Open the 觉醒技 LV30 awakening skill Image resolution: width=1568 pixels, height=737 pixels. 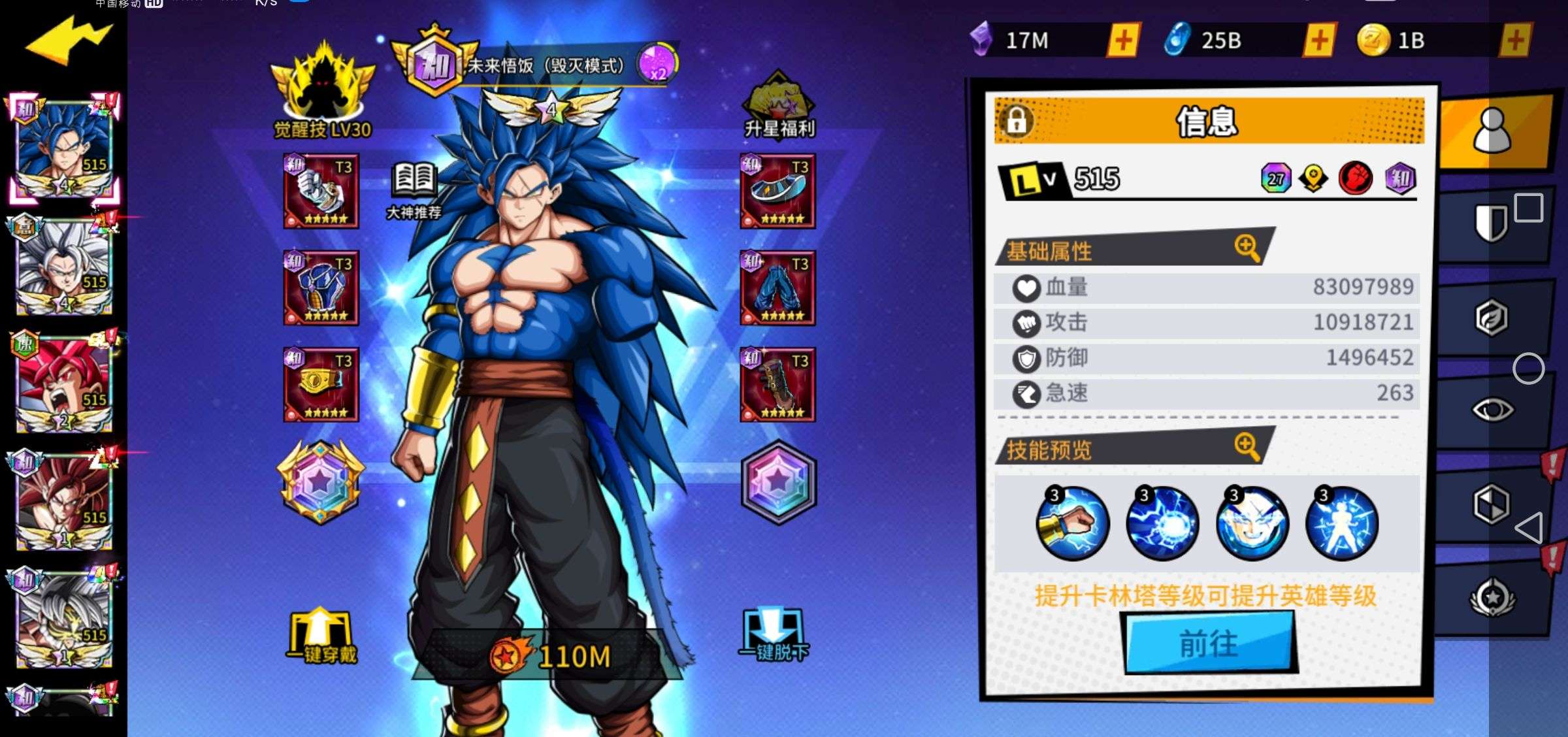322,91
